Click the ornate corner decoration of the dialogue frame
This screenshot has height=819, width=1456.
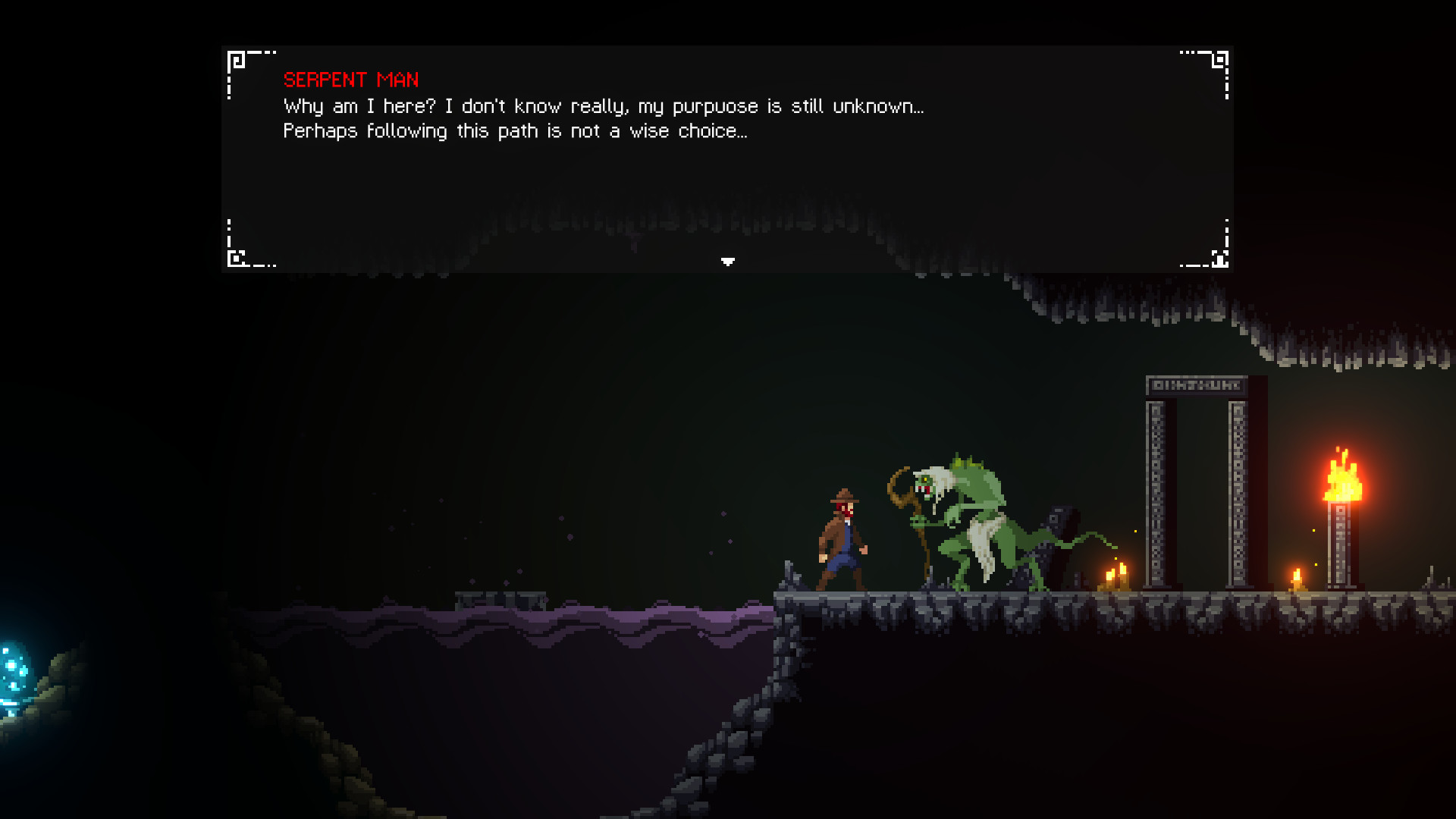pos(237,56)
